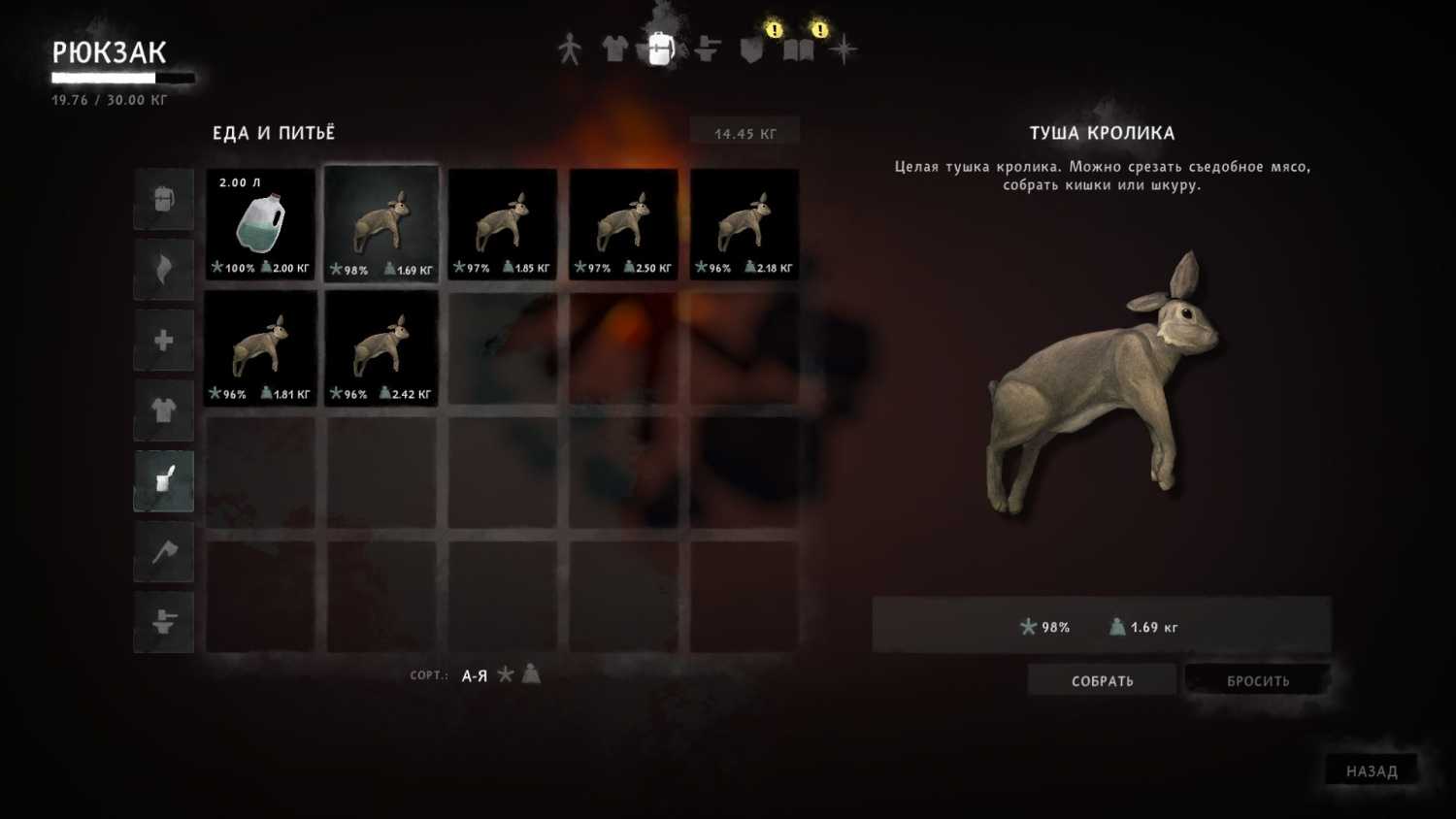Image resolution: width=1456 pixels, height=819 pixels.
Task: Switch to the materials workbench category
Action: point(164,622)
